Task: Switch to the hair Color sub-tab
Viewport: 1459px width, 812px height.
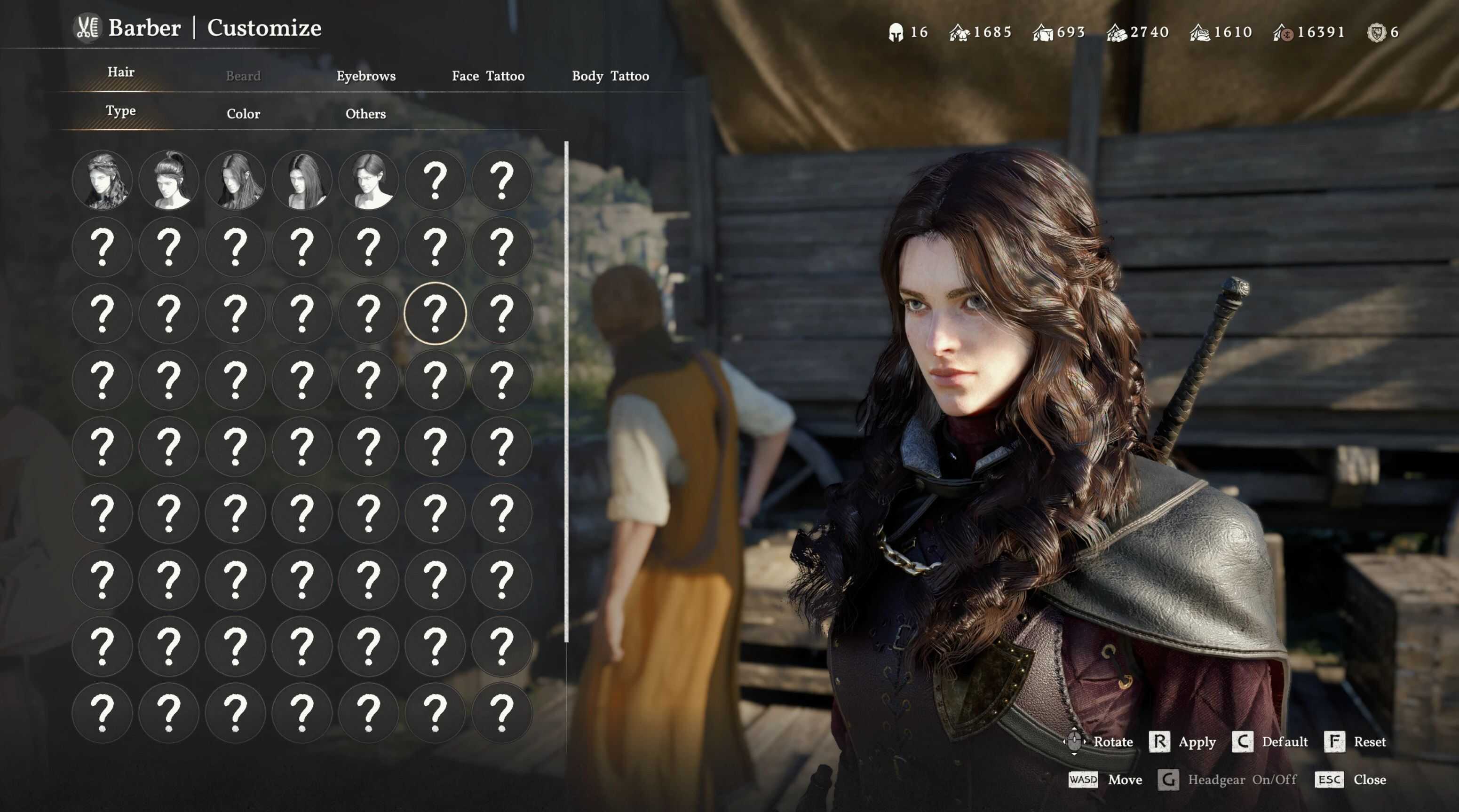Action: (x=243, y=114)
